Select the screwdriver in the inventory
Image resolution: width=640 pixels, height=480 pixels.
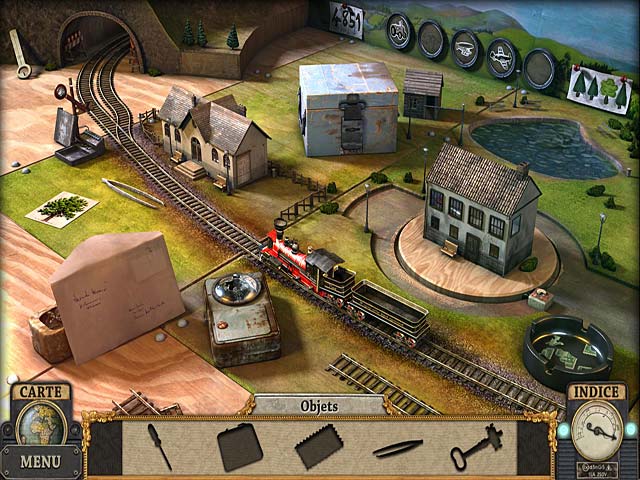click(160, 446)
